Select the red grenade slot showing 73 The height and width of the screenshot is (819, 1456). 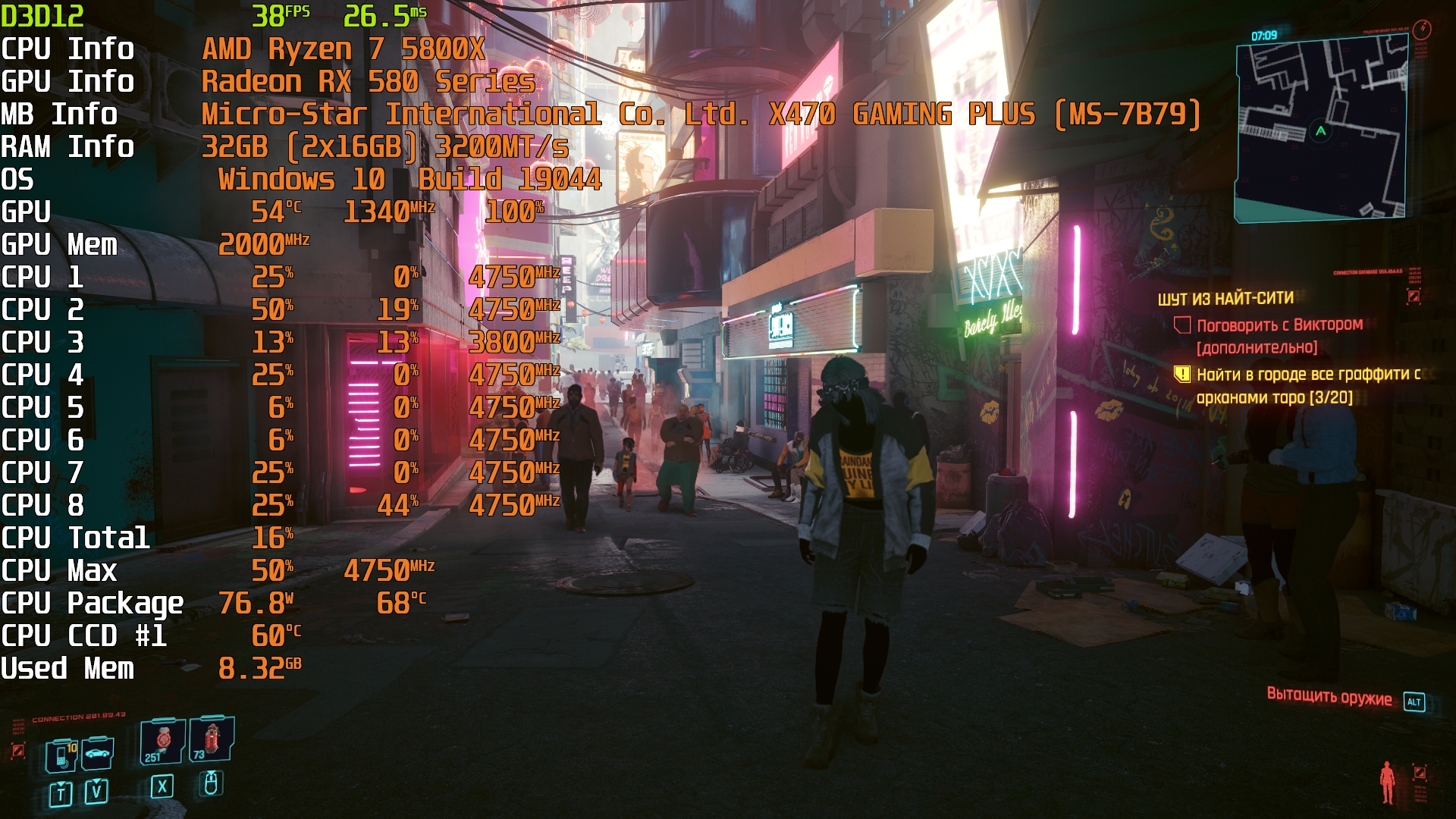click(x=210, y=739)
